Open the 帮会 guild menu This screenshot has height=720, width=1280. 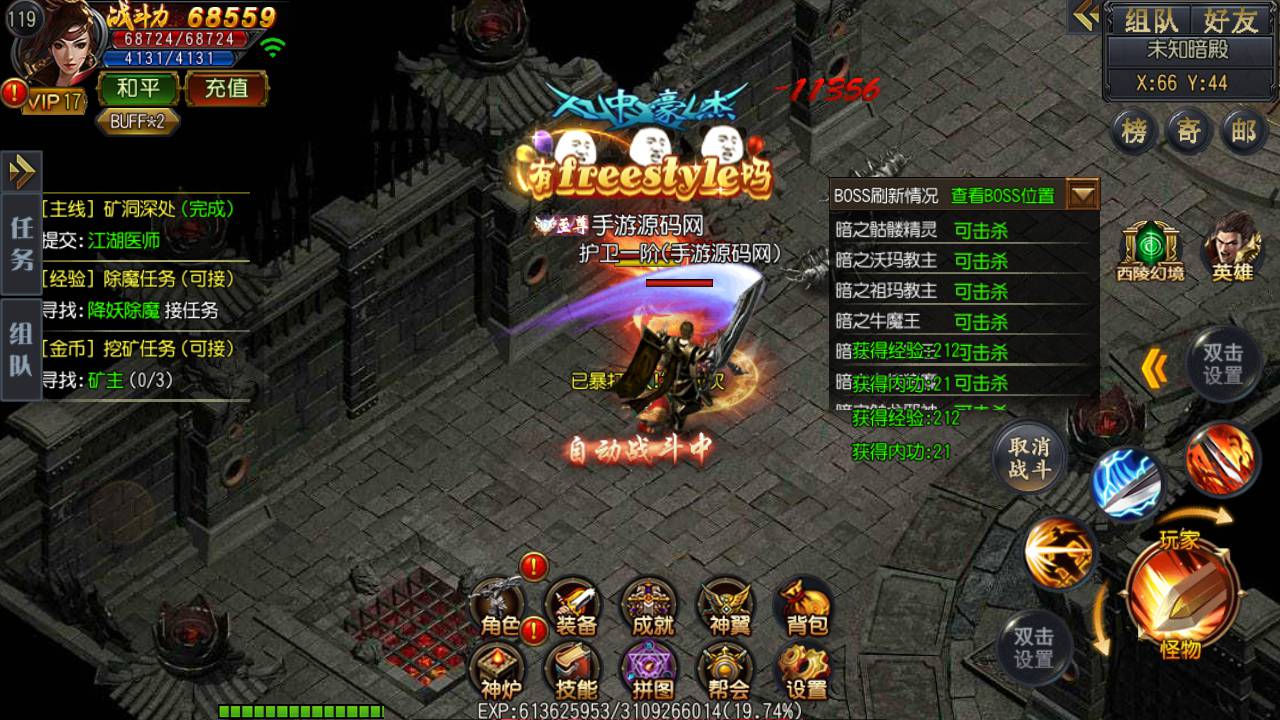click(x=729, y=670)
